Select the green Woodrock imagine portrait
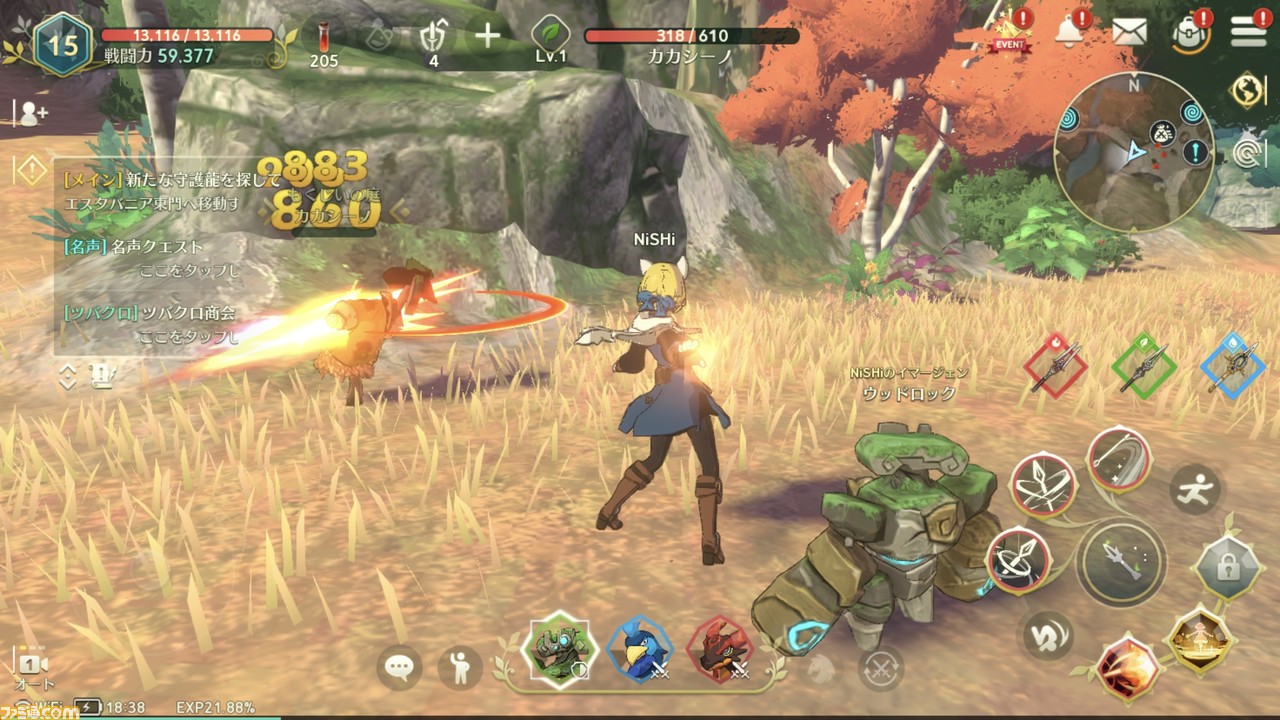1280x720 pixels. click(x=559, y=650)
